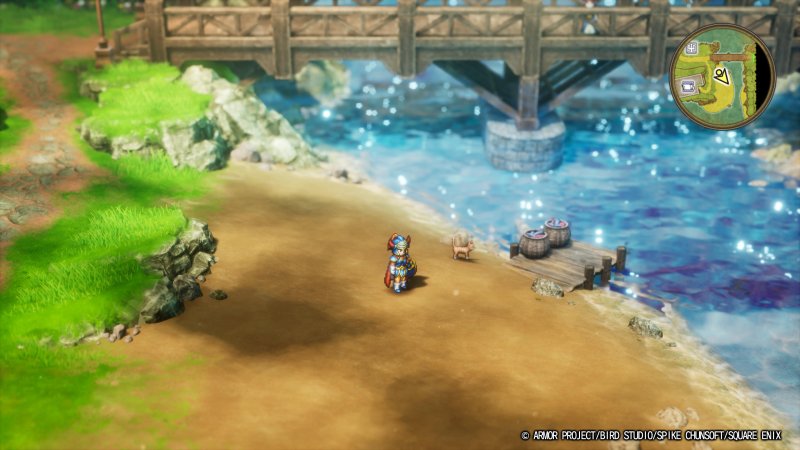Open the circular minimap

pyautogui.click(x=721, y=75)
